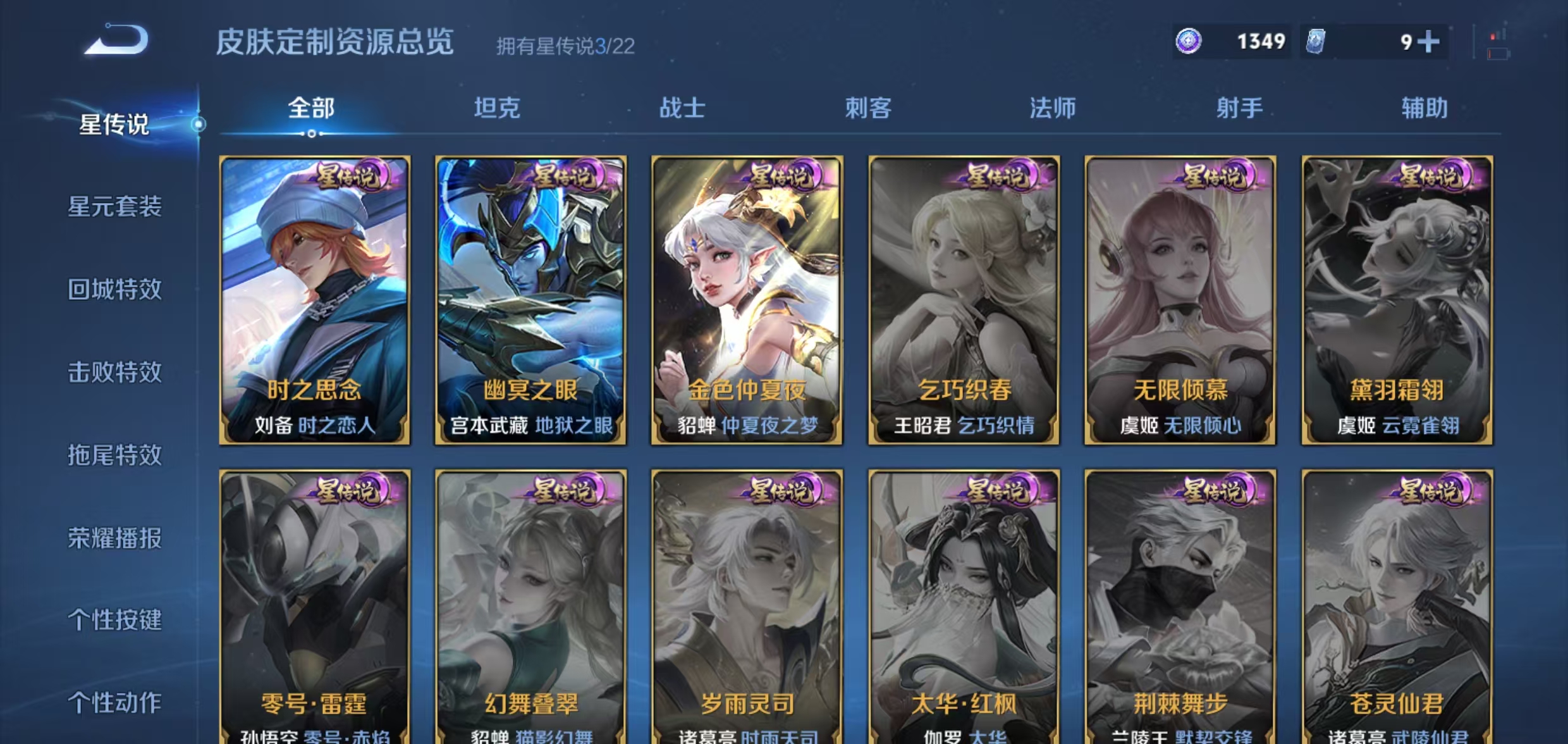Screen dimensions: 1568x744
Task: Click the 拥有星传说3/22 progress text
Action: point(565,46)
